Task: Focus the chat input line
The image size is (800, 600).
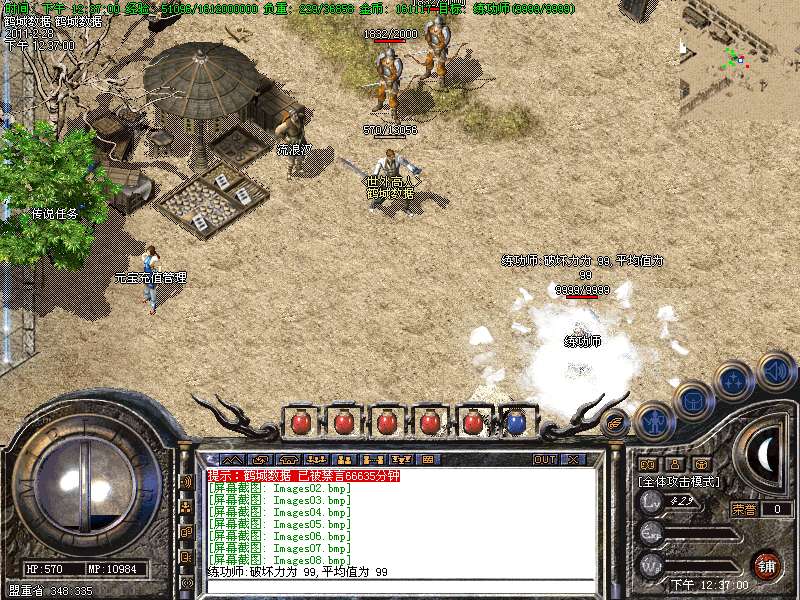Action: click(x=400, y=584)
